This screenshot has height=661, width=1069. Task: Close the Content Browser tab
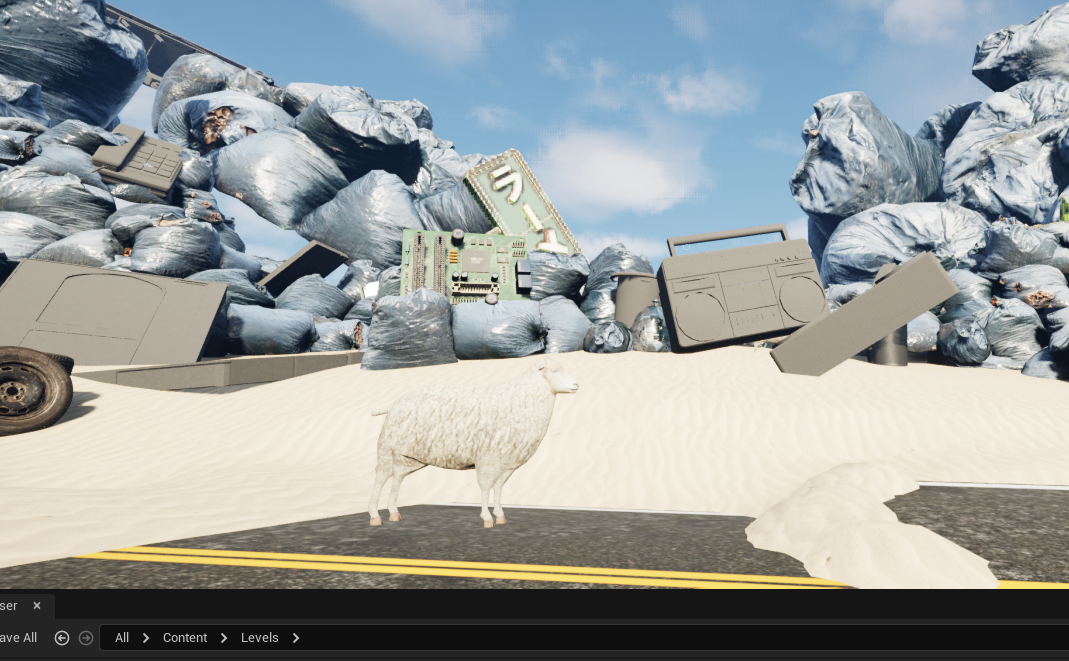pyautogui.click(x=37, y=606)
